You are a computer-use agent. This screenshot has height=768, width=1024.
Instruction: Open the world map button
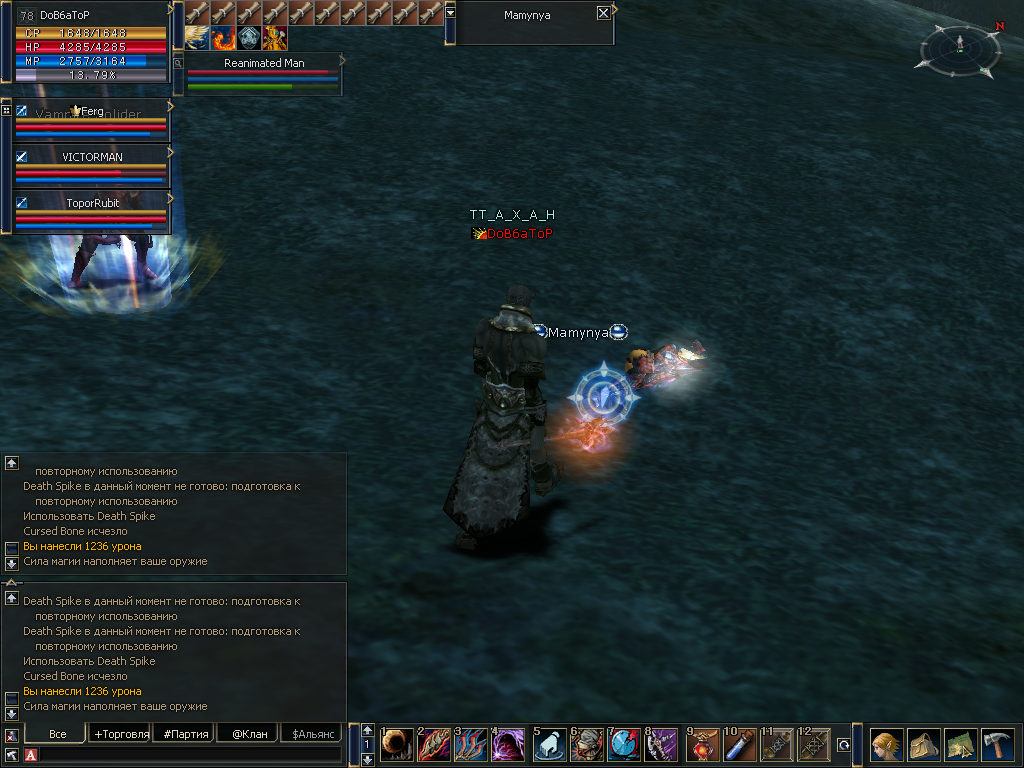[x=960, y=745]
